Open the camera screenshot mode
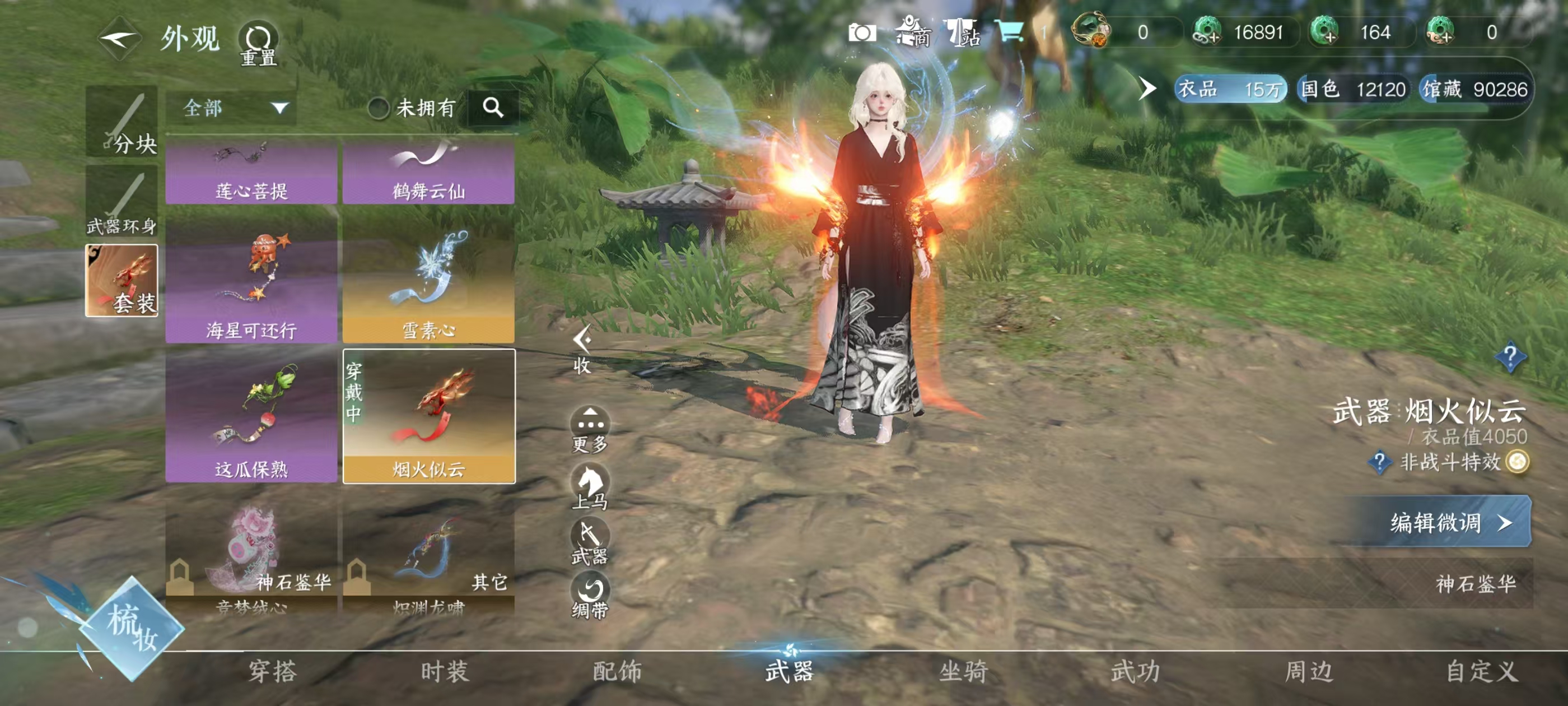The height and width of the screenshot is (706, 1568). 862,33
